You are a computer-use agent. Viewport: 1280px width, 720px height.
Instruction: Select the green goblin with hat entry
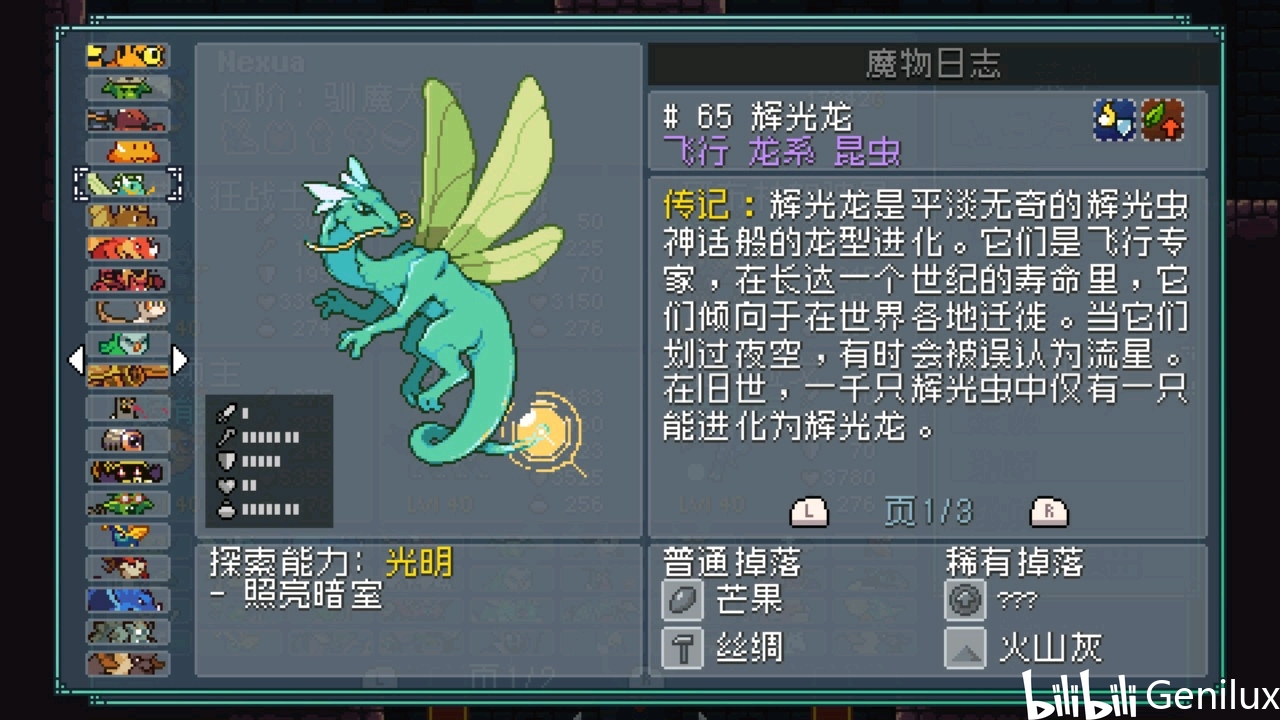tap(127, 88)
